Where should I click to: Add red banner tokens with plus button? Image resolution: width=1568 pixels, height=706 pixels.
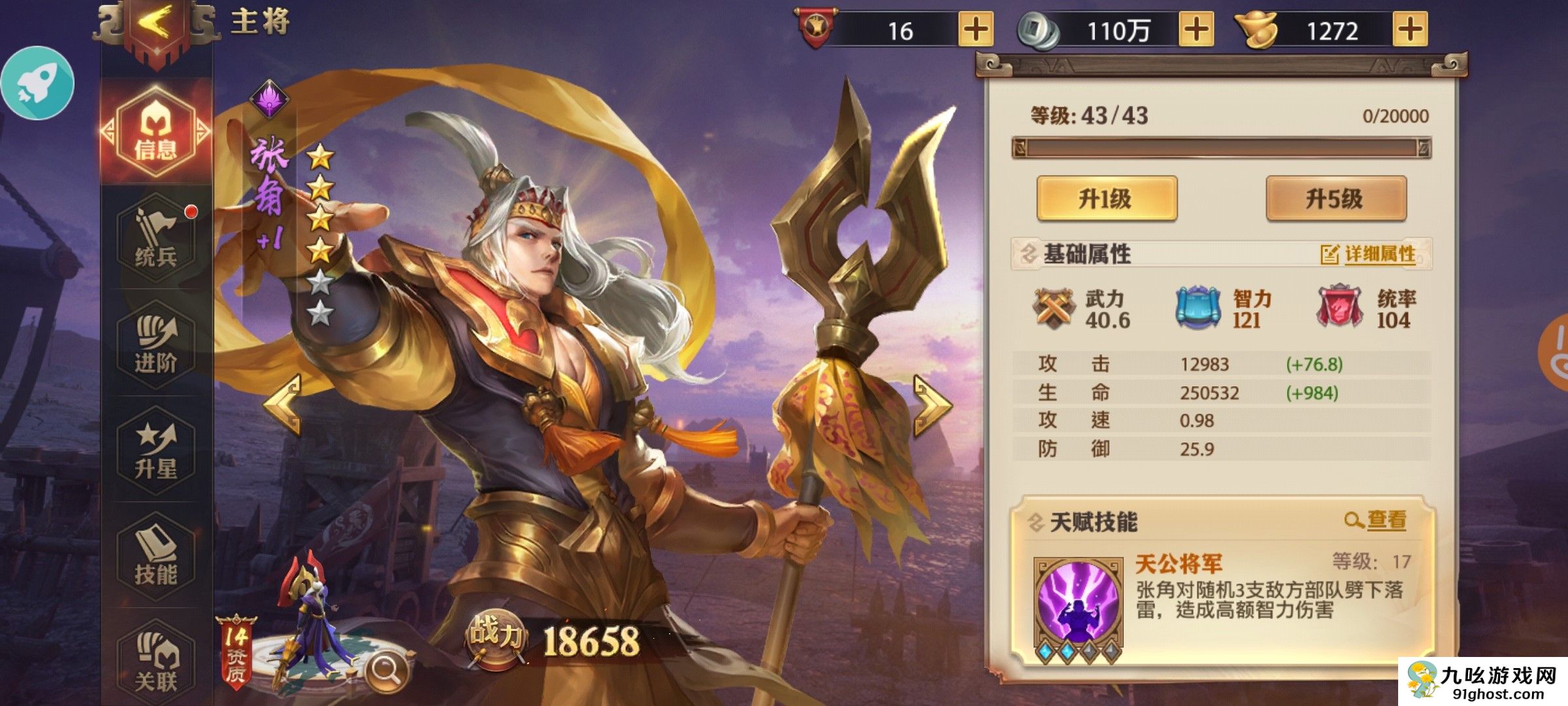[975, 30]
